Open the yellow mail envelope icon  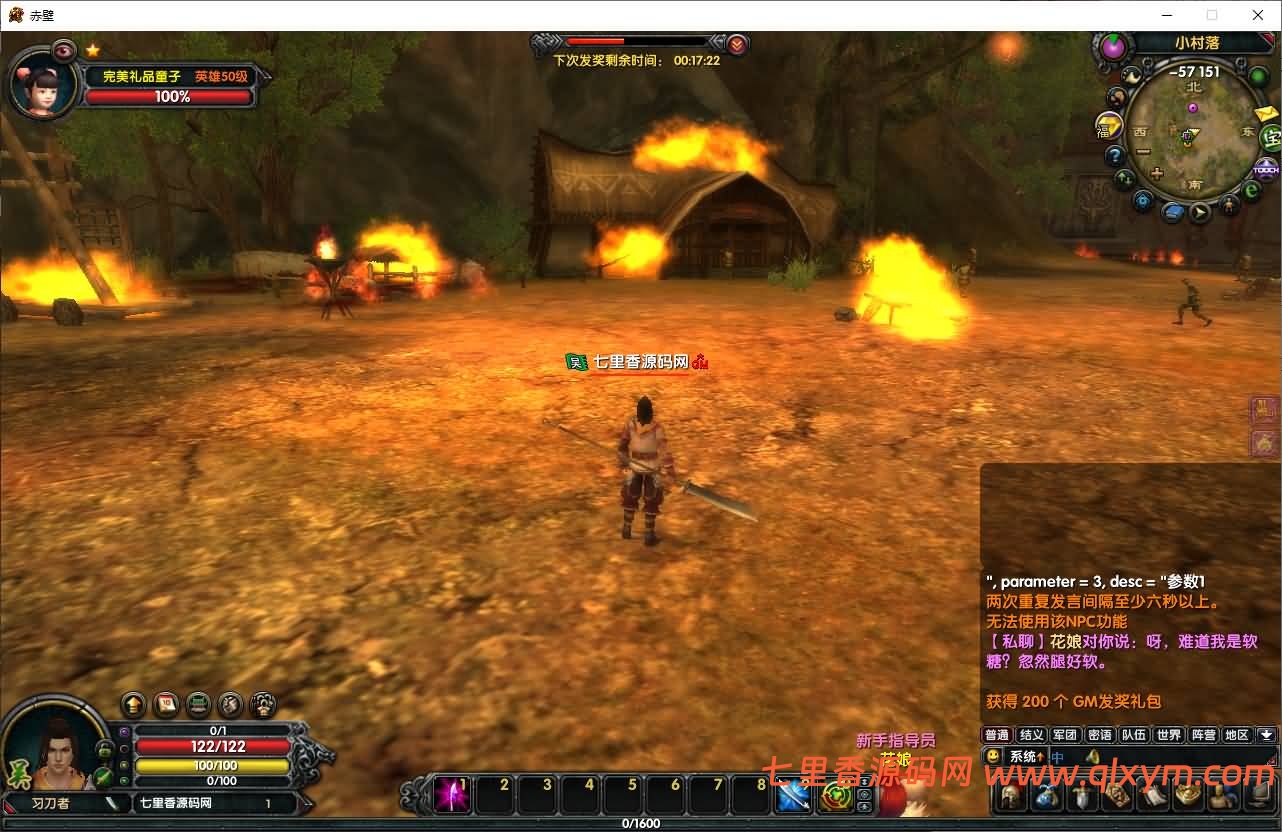coord(1266,113)
